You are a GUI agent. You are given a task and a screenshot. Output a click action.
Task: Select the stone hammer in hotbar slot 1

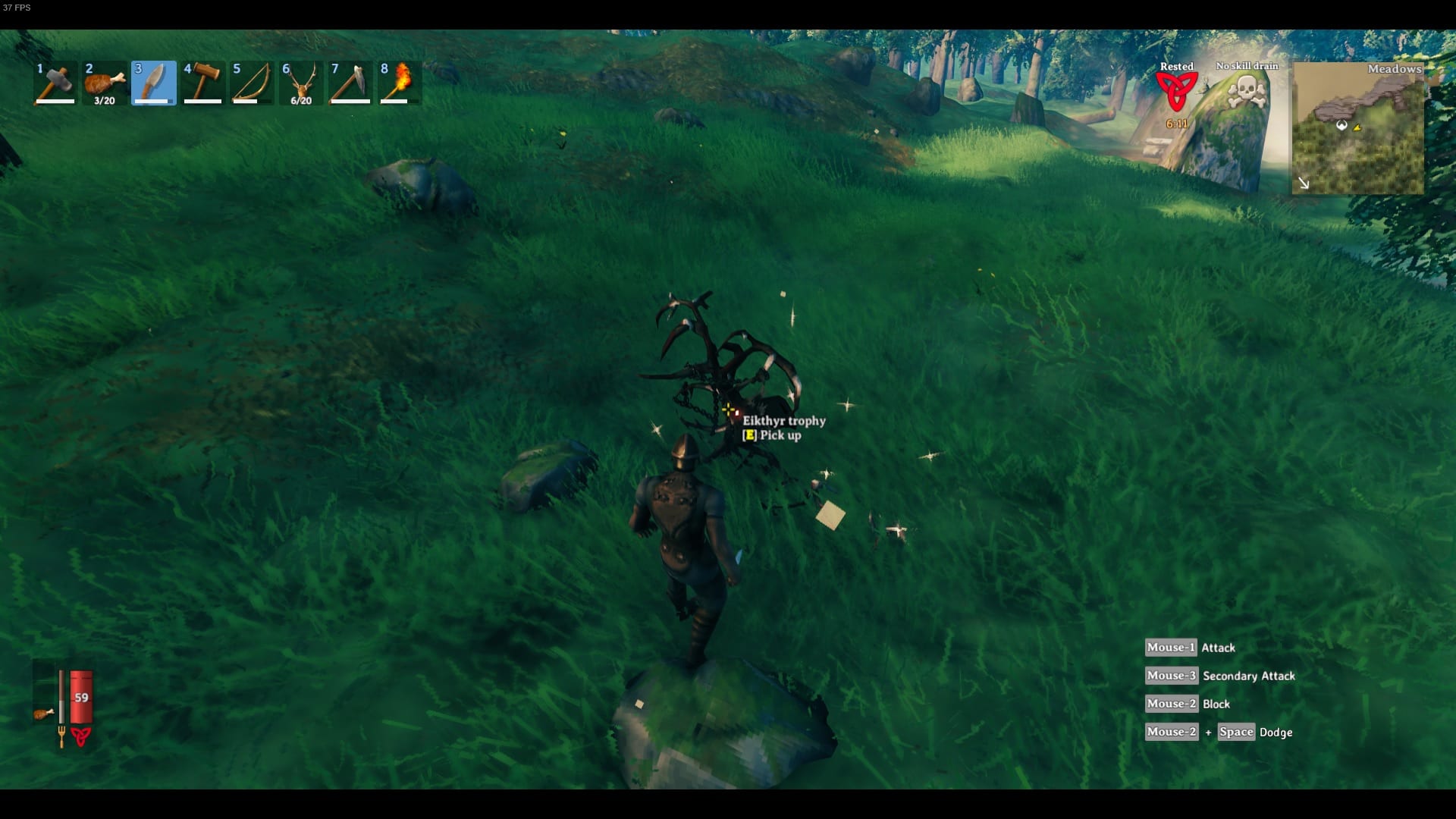click(54, 82)
